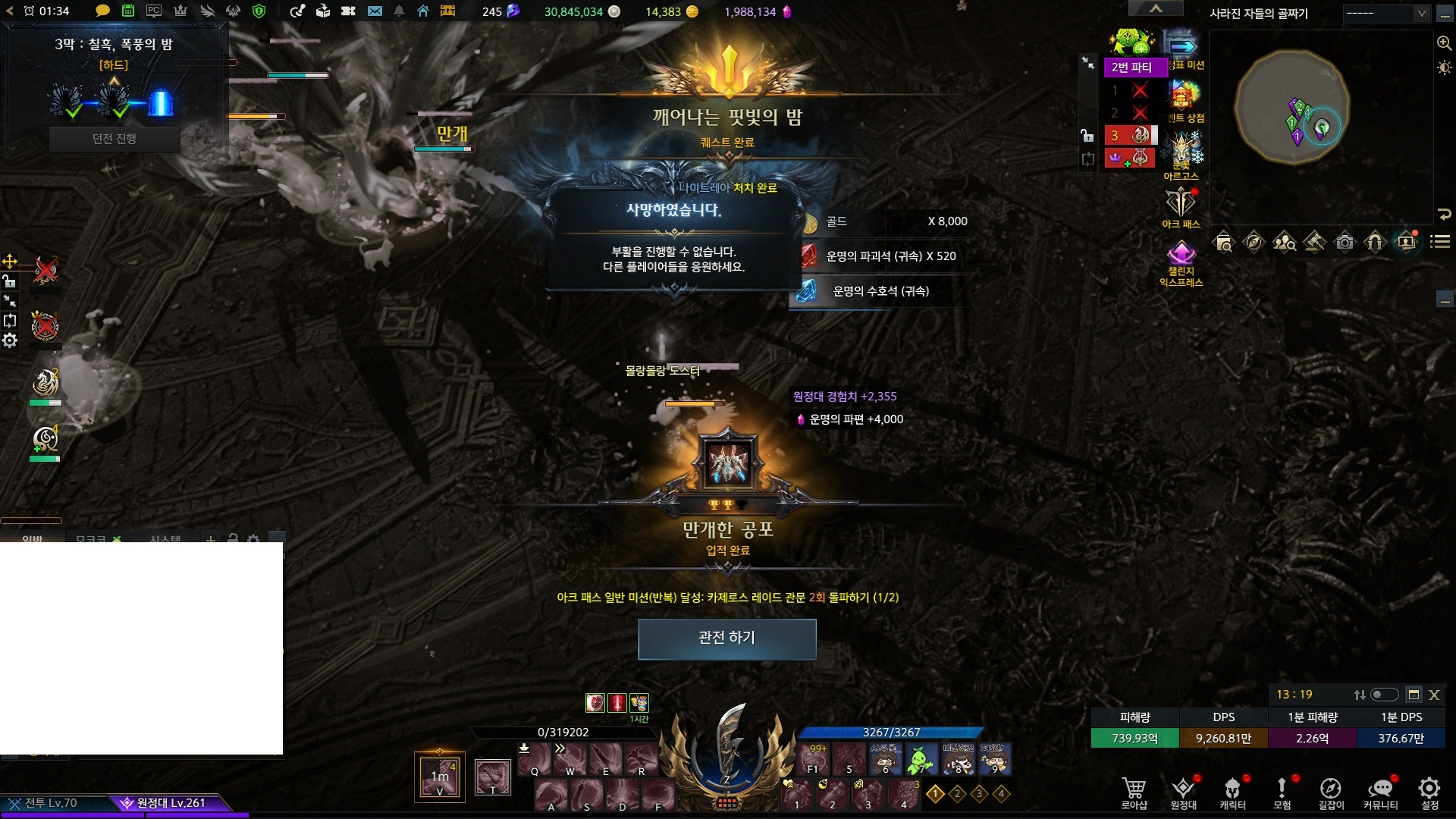Viewport: 1456px width, 819px height.
Task: Open the mail envelope icon
Action: point(375,11)
